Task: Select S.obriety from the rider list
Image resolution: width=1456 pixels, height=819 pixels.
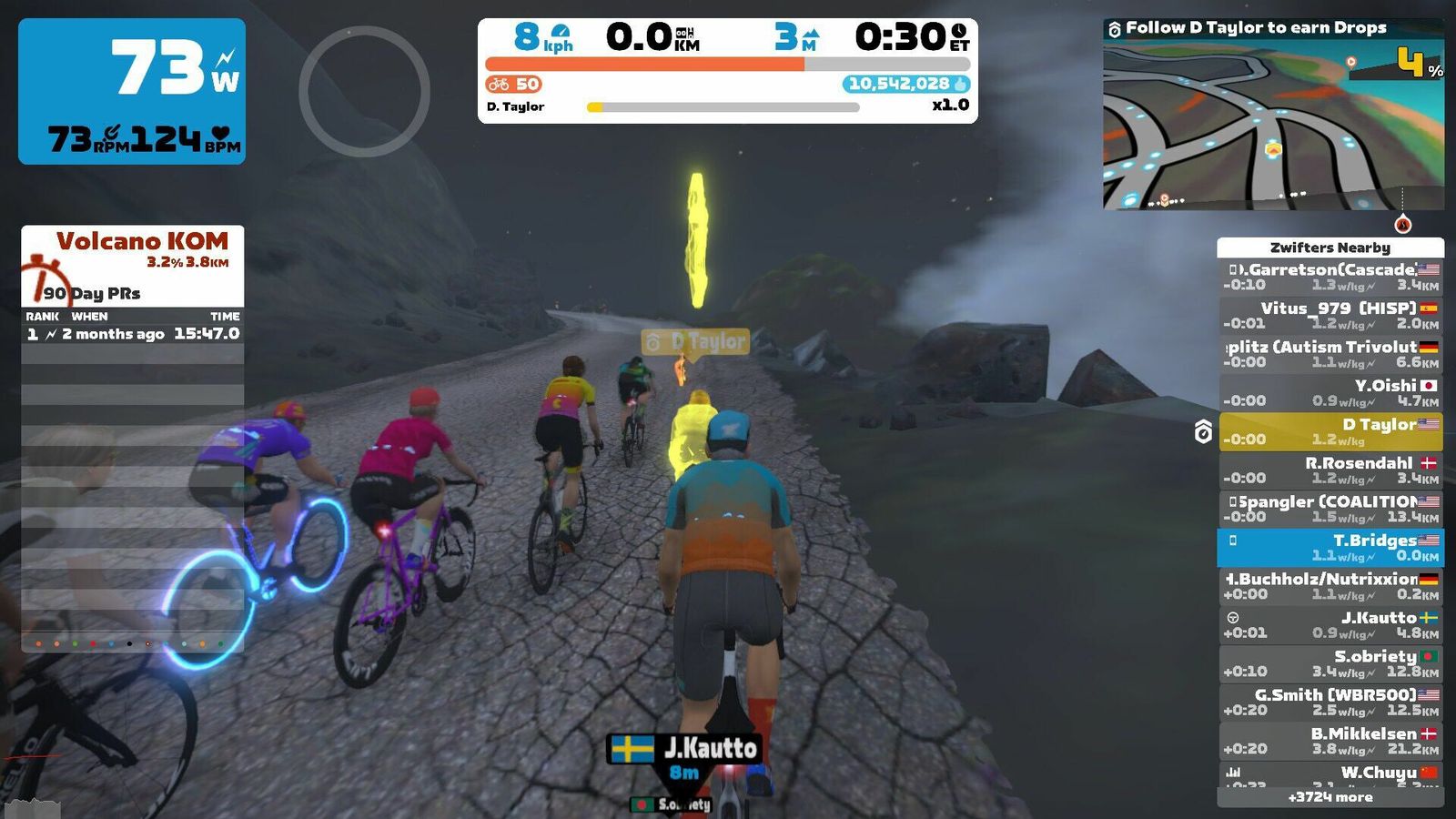Action: coord(1330,663)
